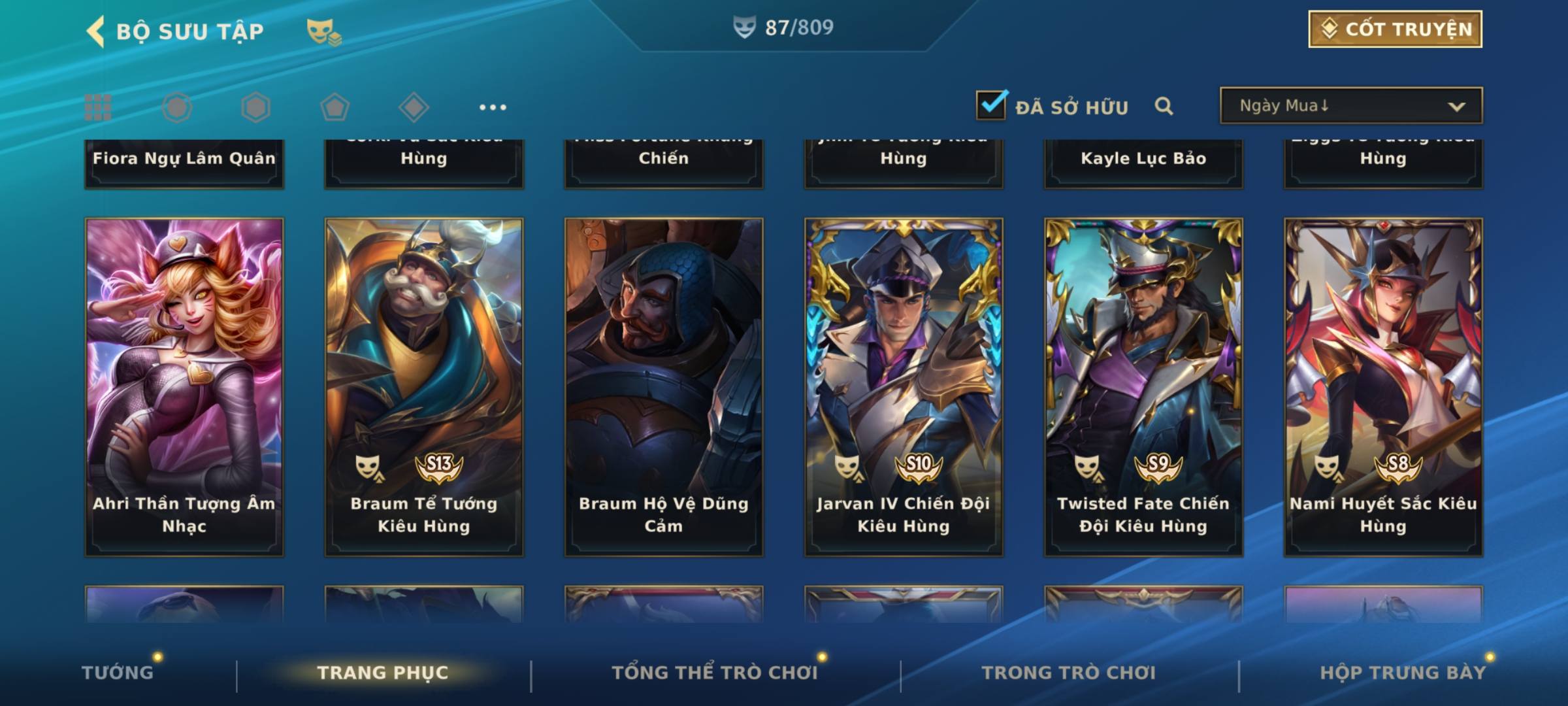Choose the pentagon-shaped rarity filter

click(335, 107)
